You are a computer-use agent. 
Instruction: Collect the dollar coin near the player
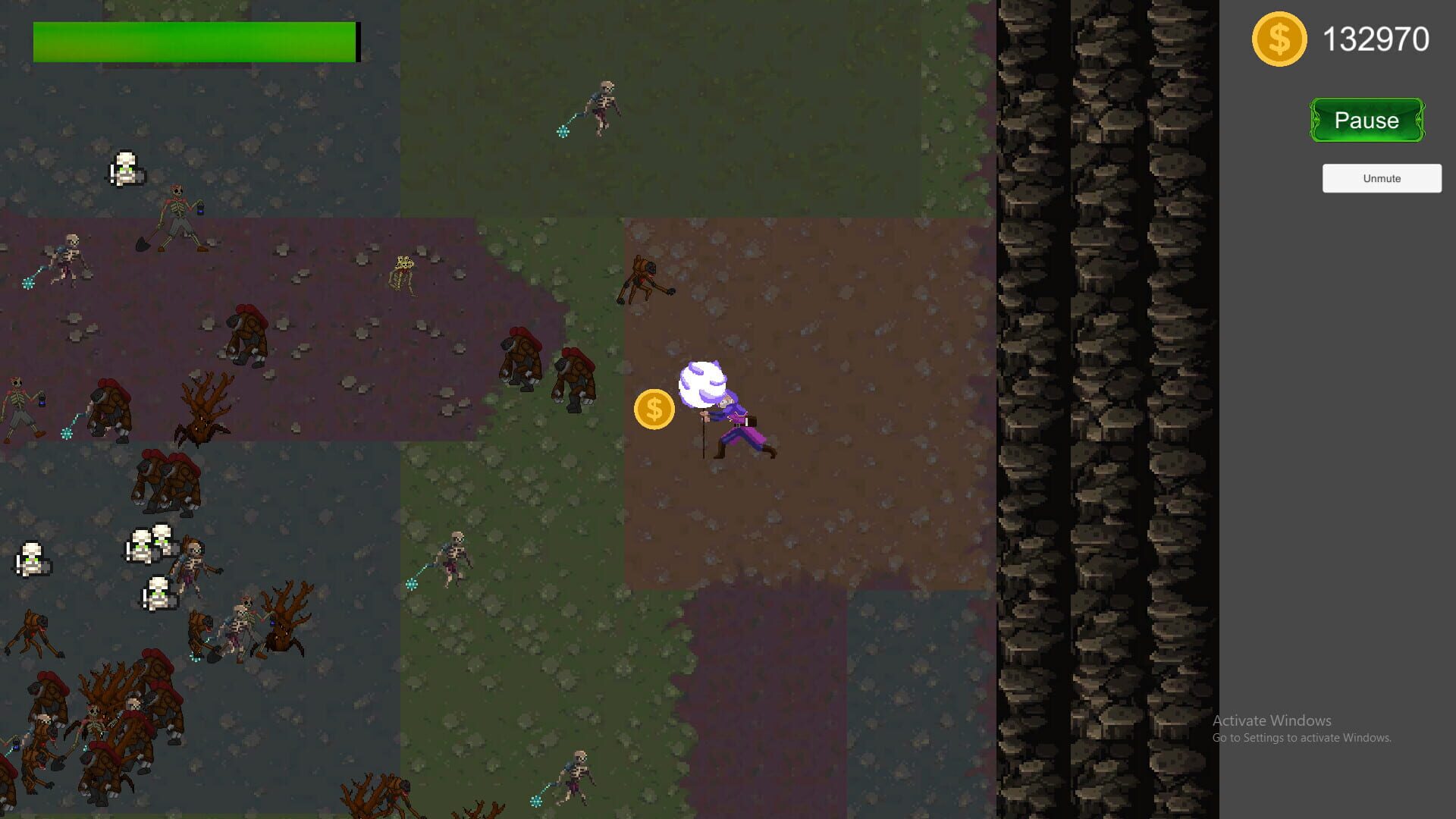tap(654, 409)
